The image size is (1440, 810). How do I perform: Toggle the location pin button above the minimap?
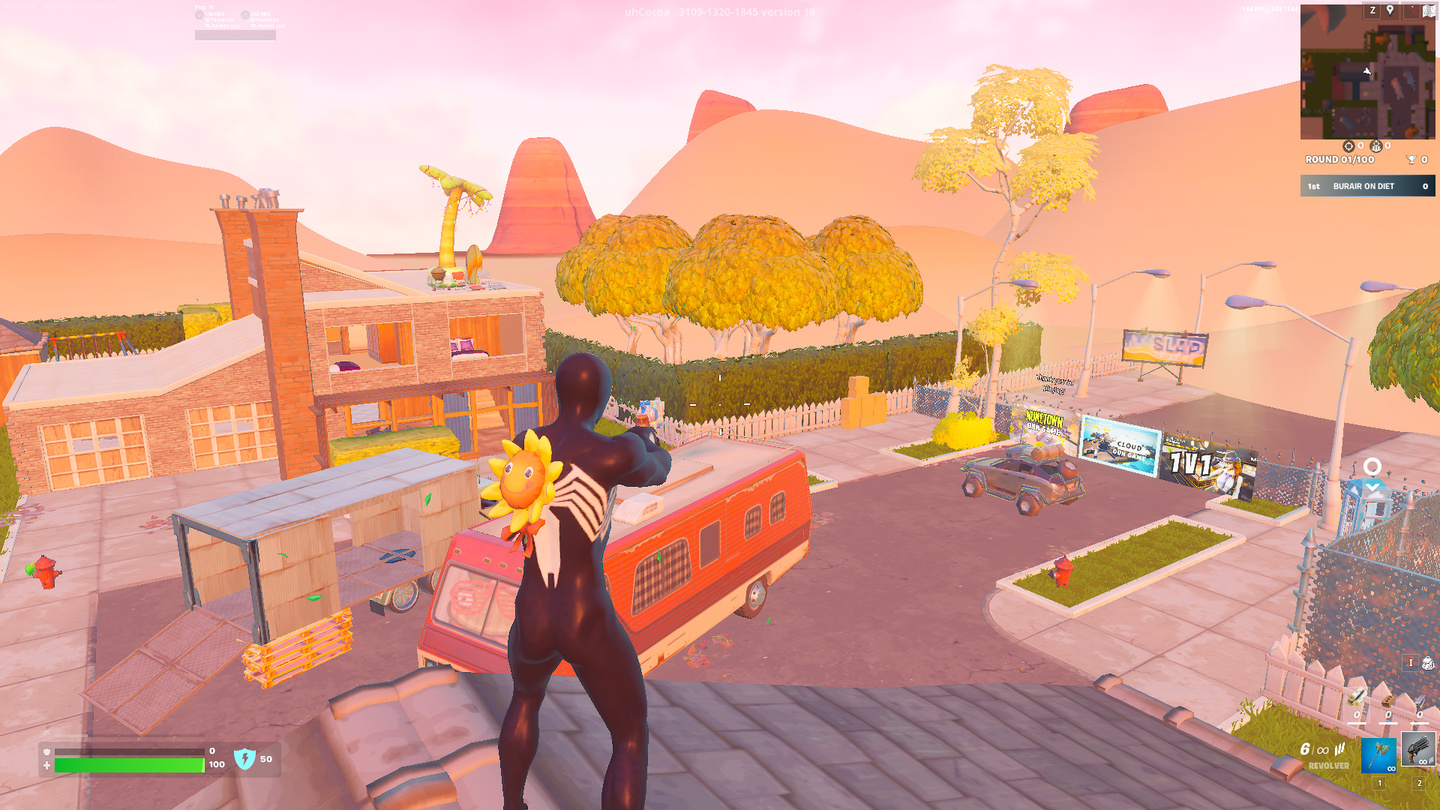pos(1390,10)
